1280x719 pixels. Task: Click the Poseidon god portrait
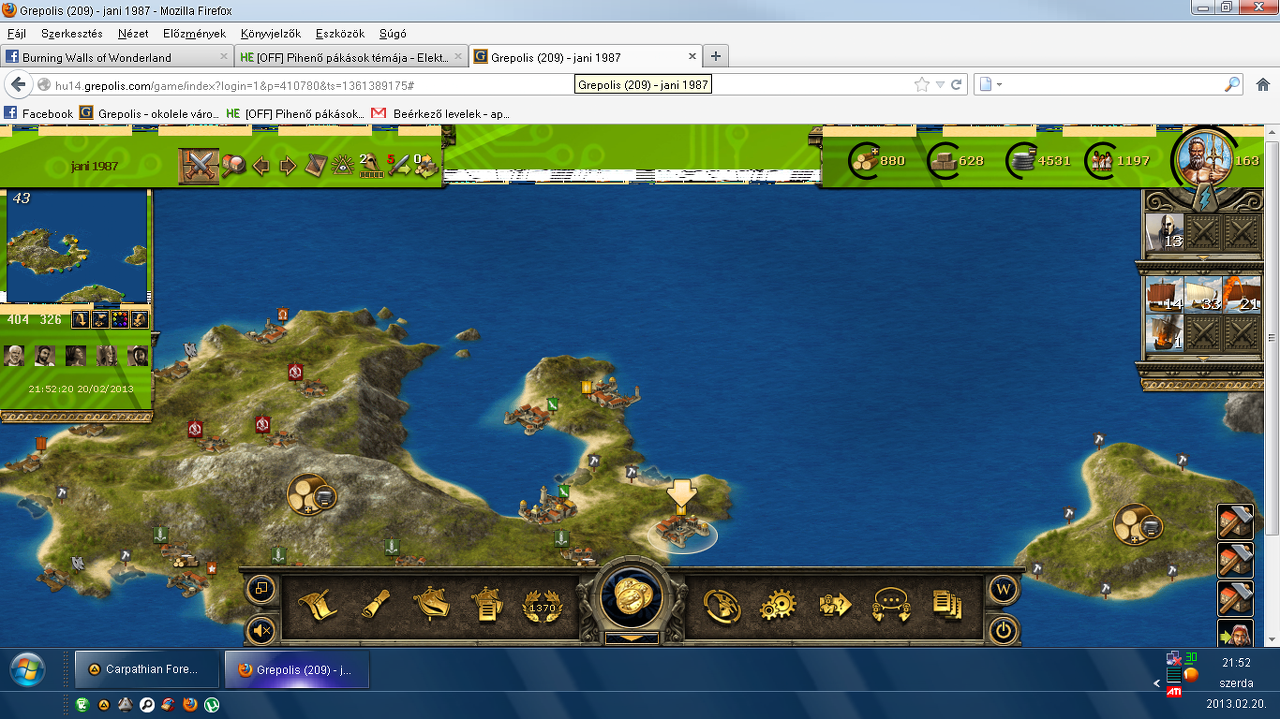click(1201, 160)
